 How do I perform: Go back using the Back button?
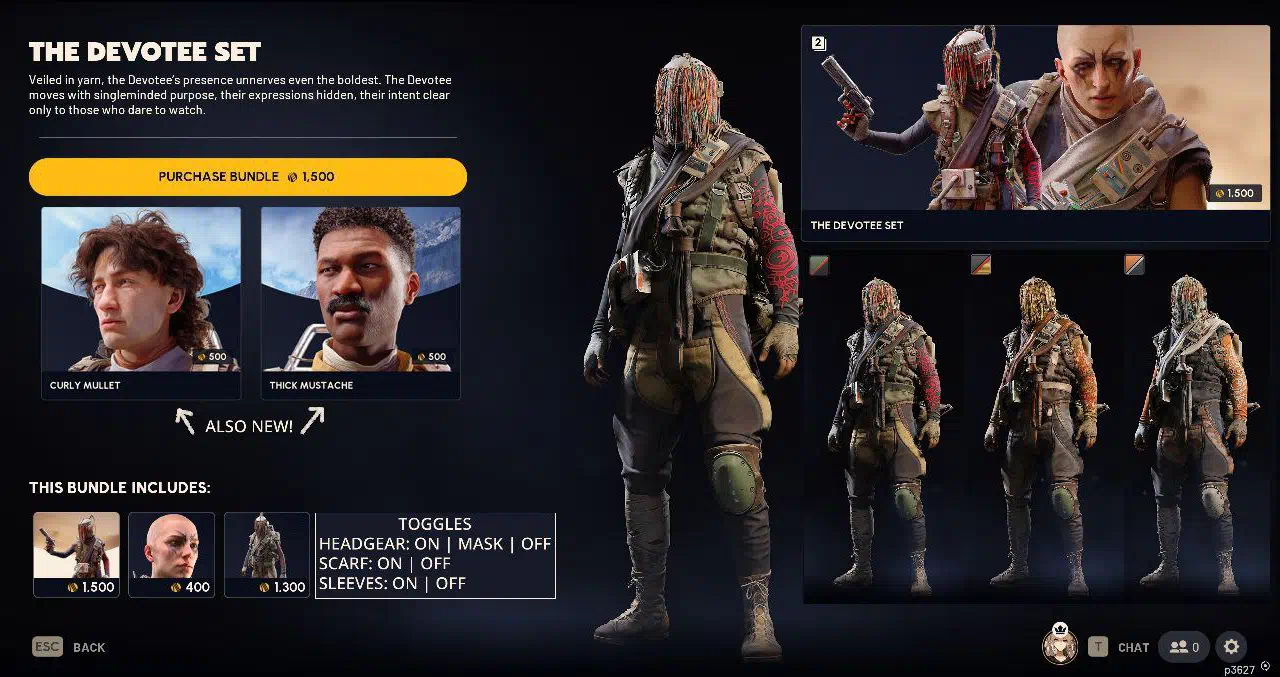(69, 647)
